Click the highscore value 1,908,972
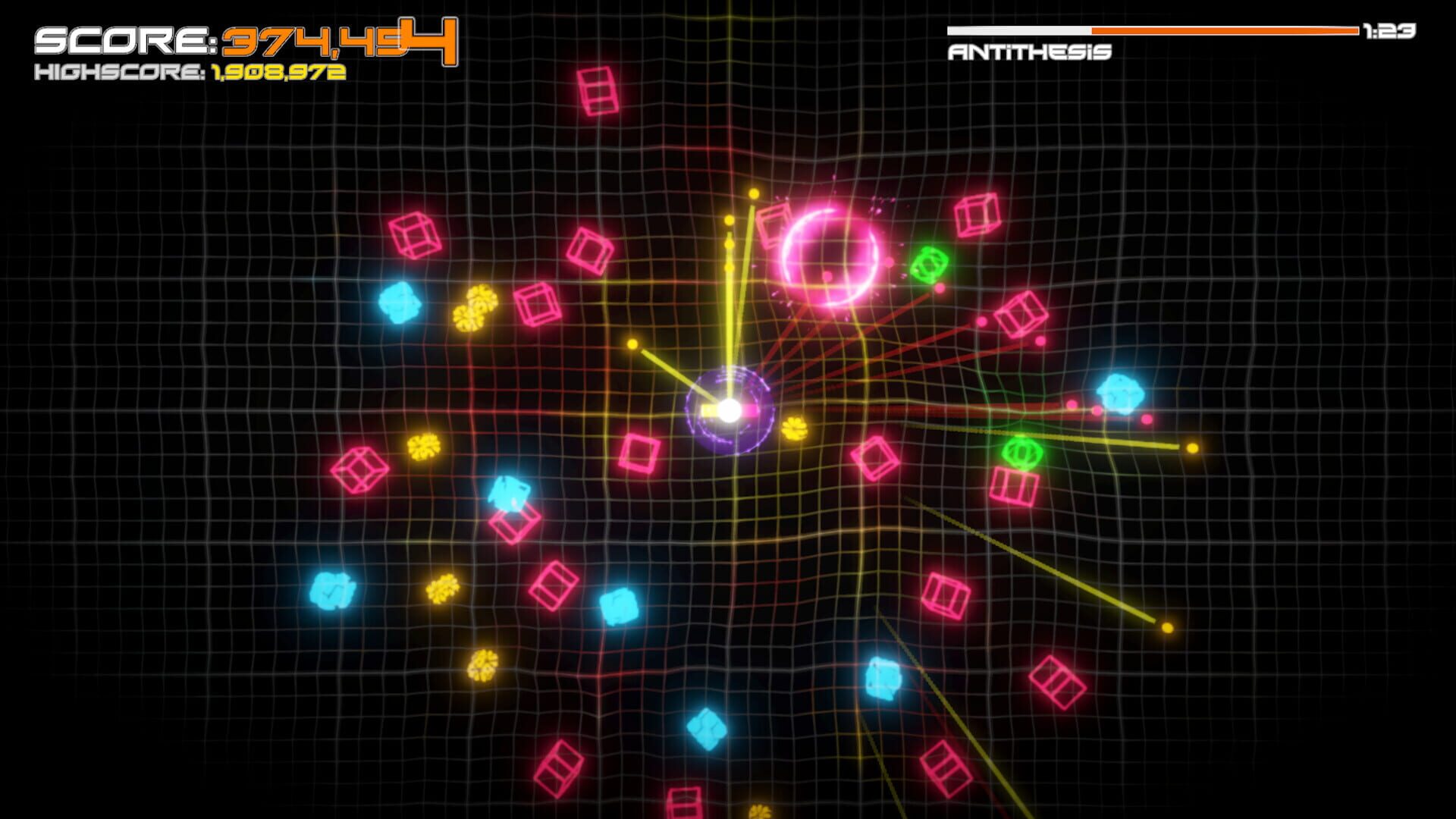 (273, 75)
